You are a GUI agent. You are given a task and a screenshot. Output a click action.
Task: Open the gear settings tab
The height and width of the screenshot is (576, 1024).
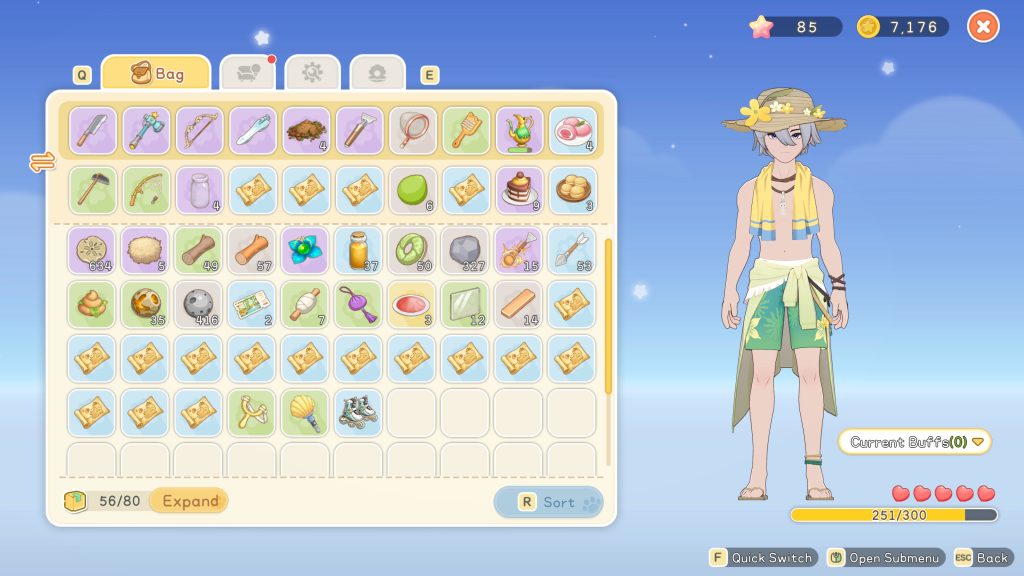click(x=312, y=73)
